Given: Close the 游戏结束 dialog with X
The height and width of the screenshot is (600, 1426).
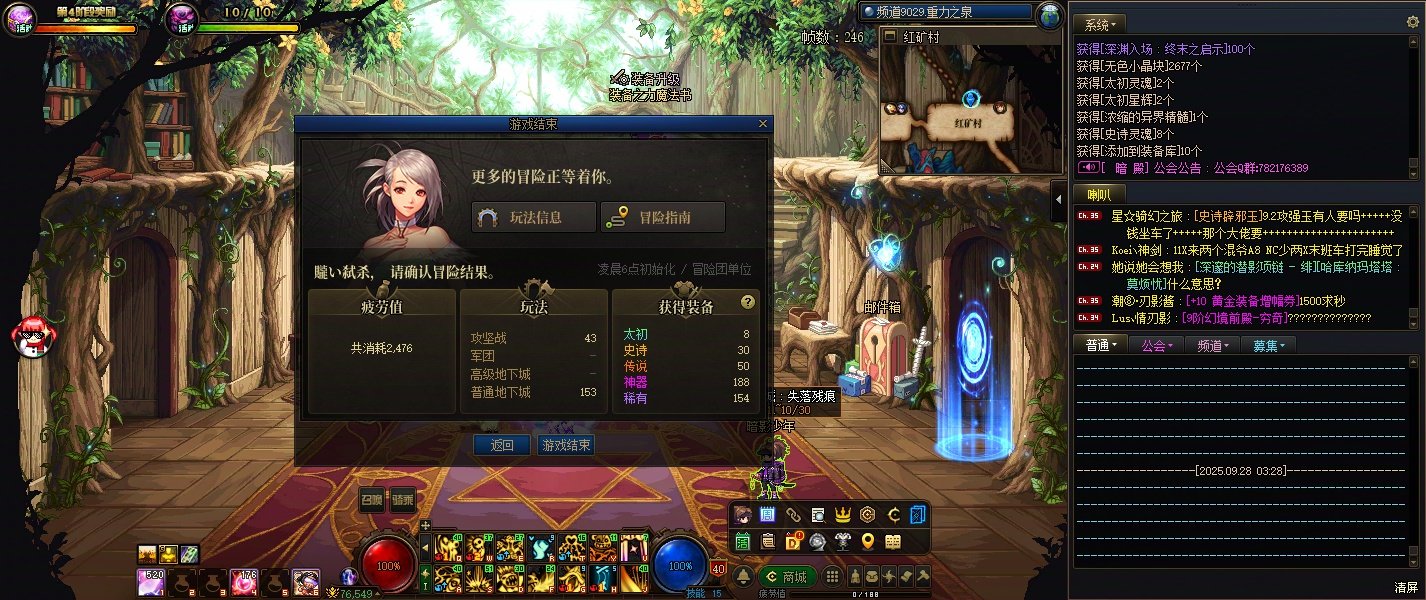Looking at the screenshot, I should pyautogui.click(x=764, y=124).
